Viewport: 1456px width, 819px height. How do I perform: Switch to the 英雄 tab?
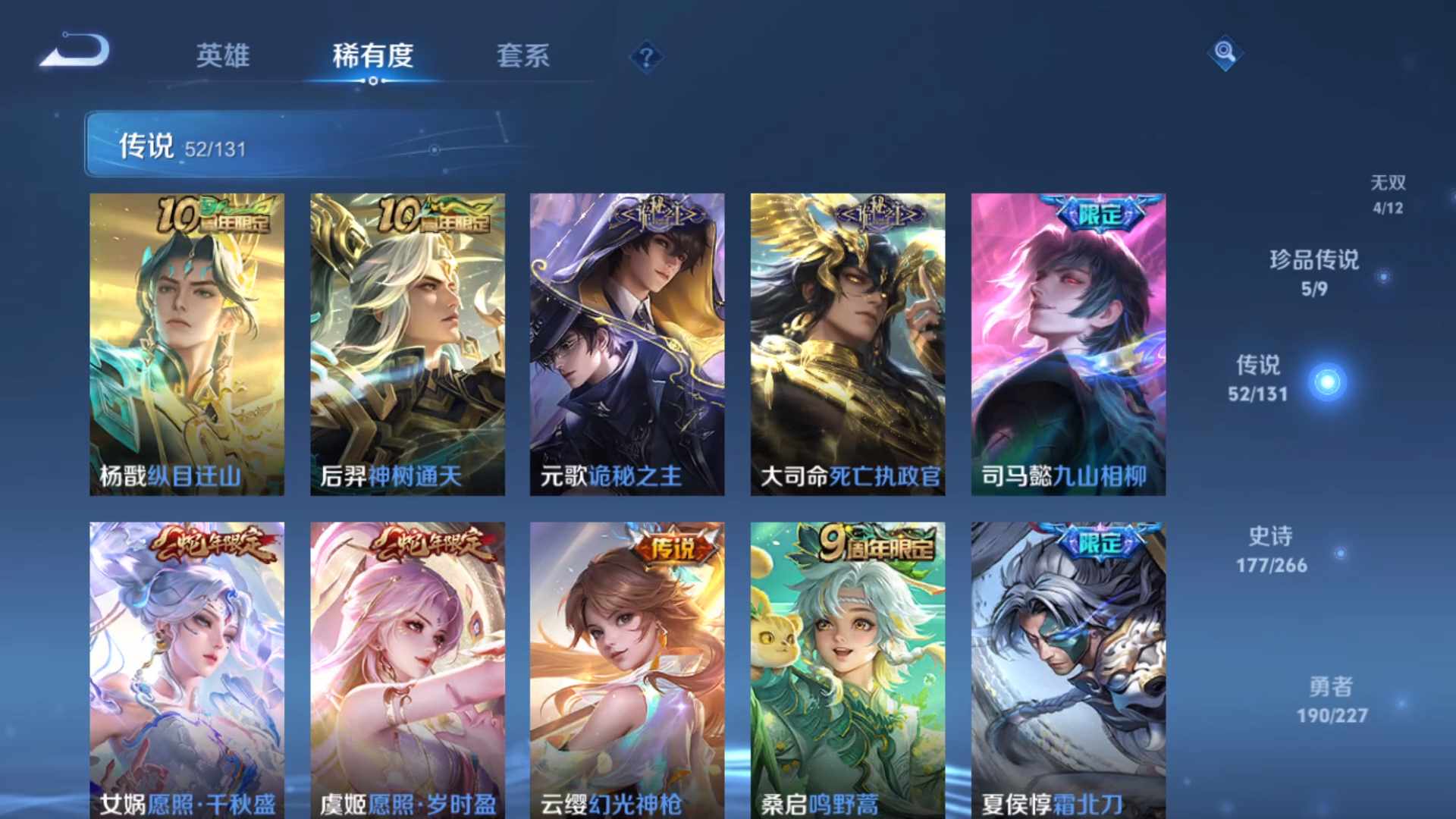[224, 56]
